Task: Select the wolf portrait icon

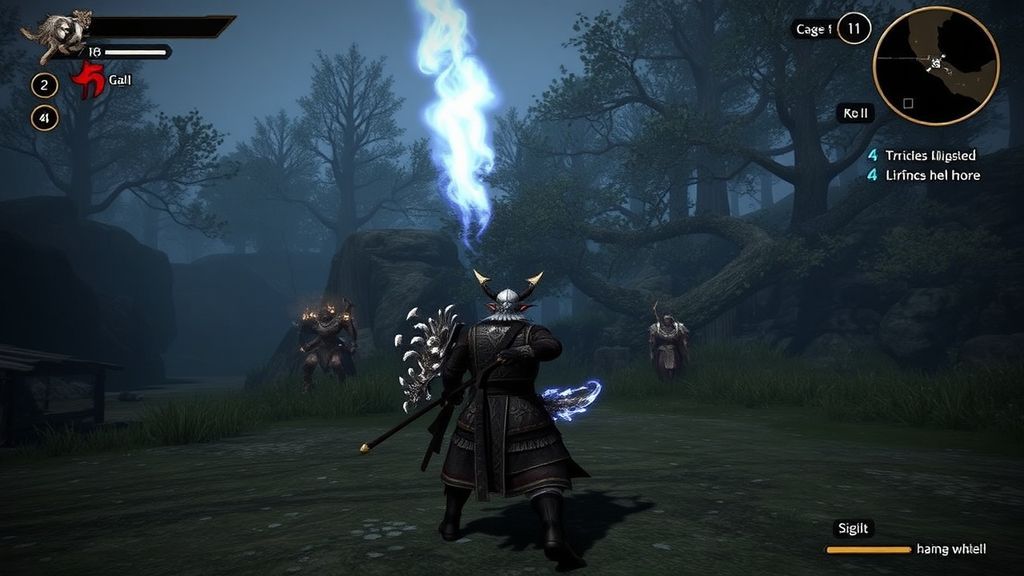Action: tap(58, 35)
